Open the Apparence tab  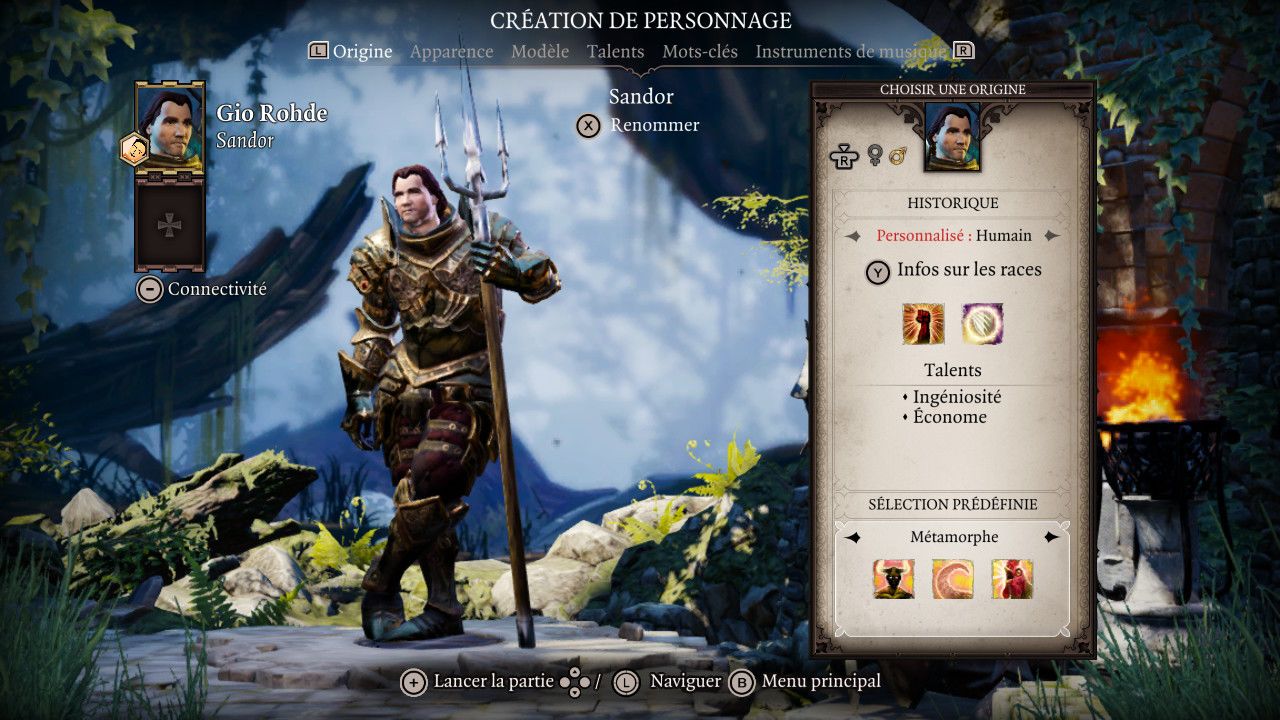click(x=451, y=51)
